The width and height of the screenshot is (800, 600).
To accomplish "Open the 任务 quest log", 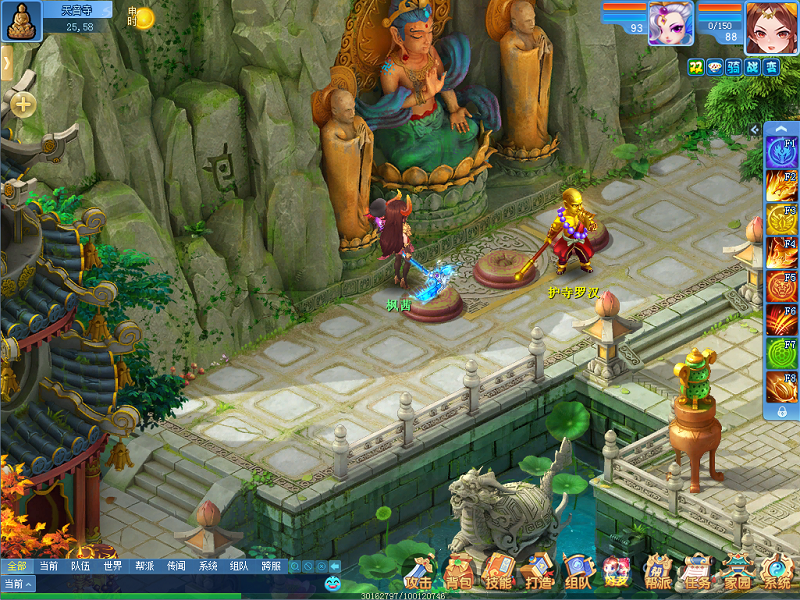I will (x=697, y=573).
